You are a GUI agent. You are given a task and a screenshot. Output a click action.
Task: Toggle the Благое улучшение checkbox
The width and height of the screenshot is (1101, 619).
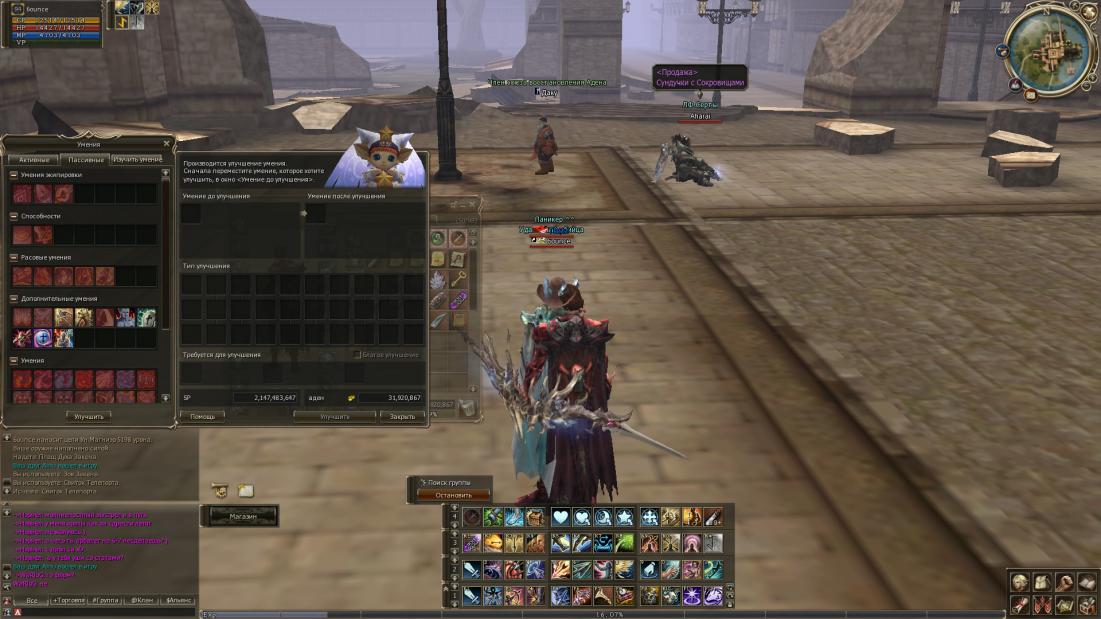(x=359, y=355)
